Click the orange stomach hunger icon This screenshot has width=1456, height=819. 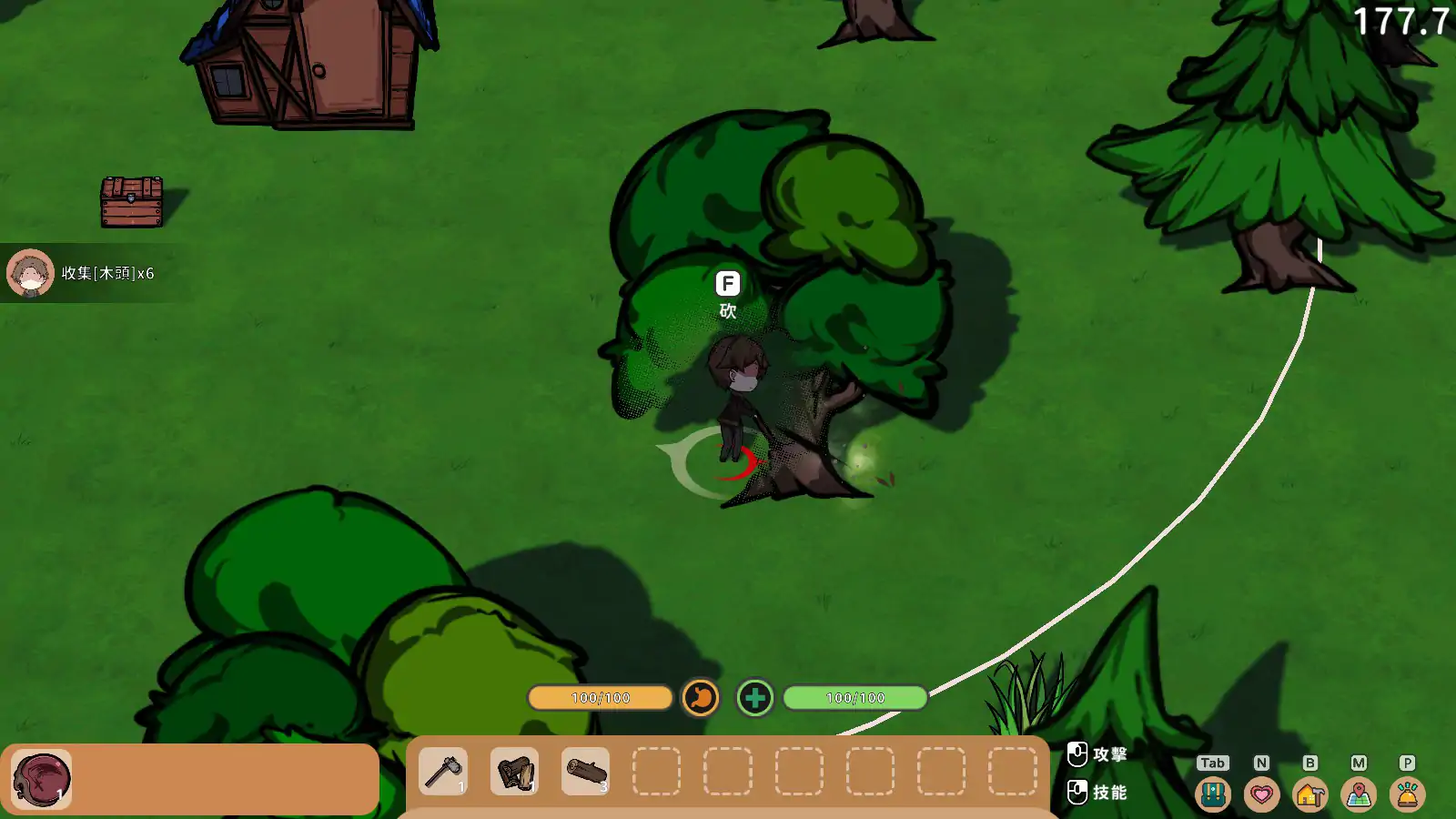point(701,698)
